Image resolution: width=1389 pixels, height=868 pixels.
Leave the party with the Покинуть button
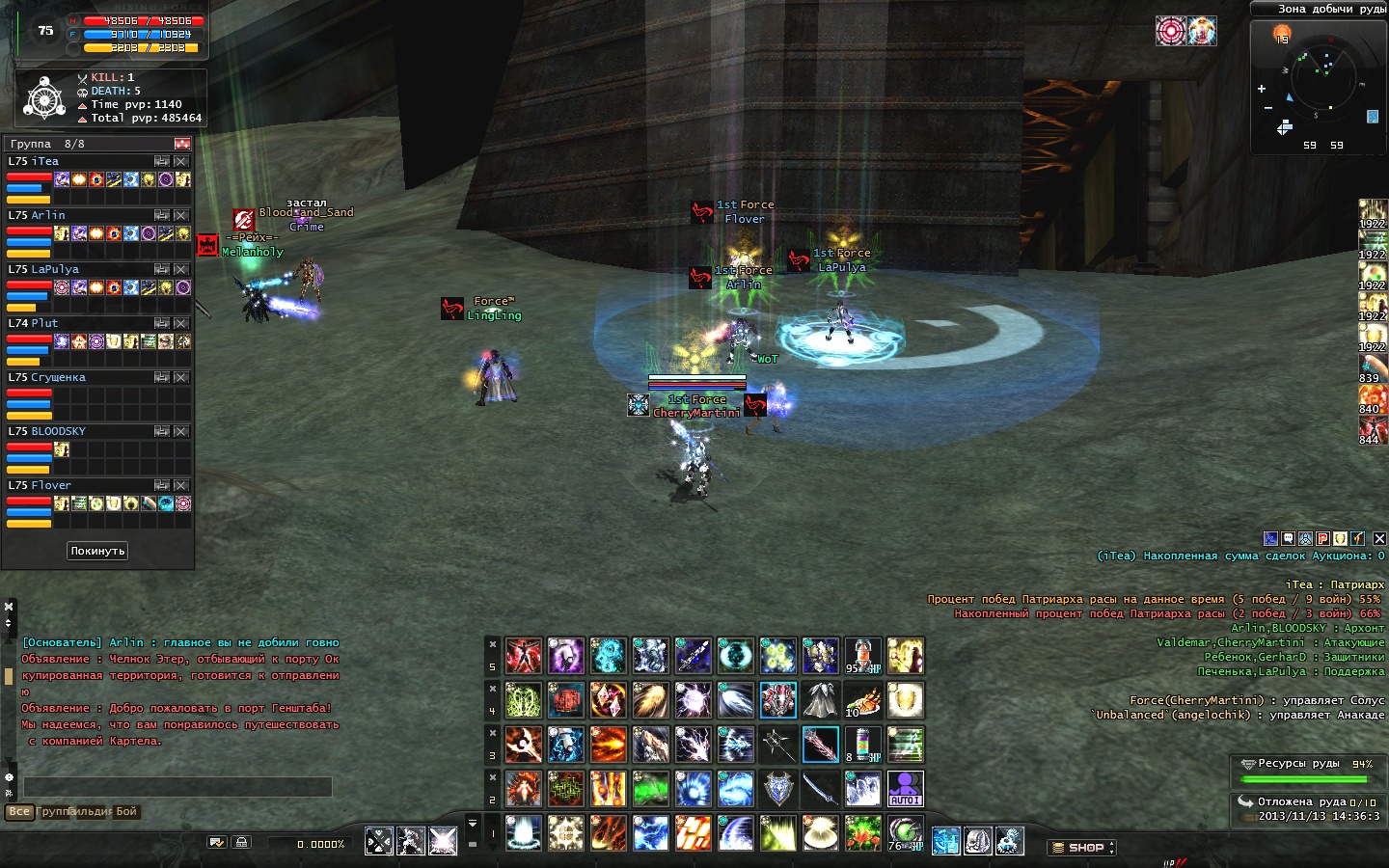coord(97,551)
